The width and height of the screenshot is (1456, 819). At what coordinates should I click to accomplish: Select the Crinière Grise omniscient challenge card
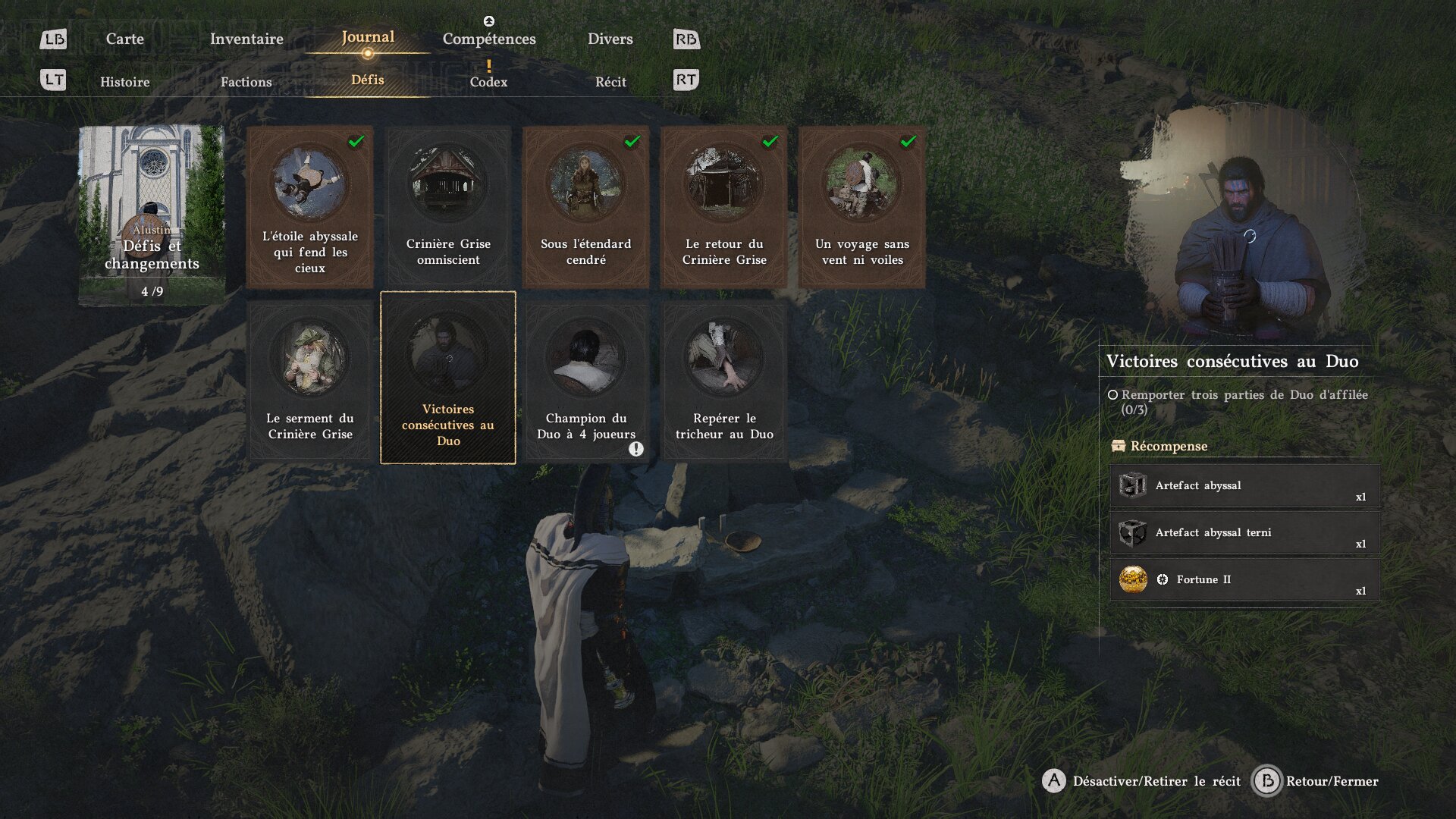(x=447, y=206)
